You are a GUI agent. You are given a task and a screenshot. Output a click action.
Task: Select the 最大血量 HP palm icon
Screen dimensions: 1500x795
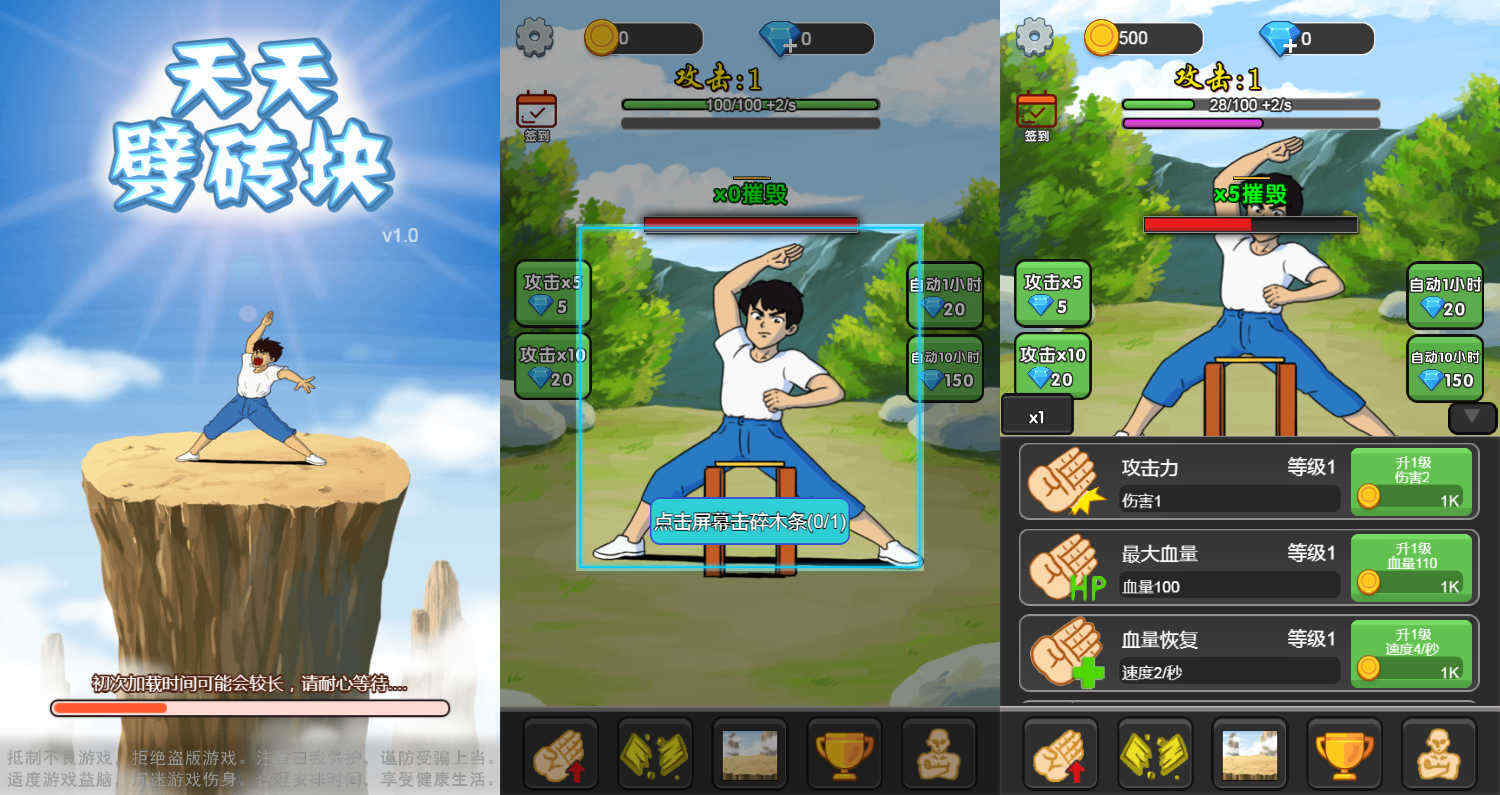click(1064, 568)
